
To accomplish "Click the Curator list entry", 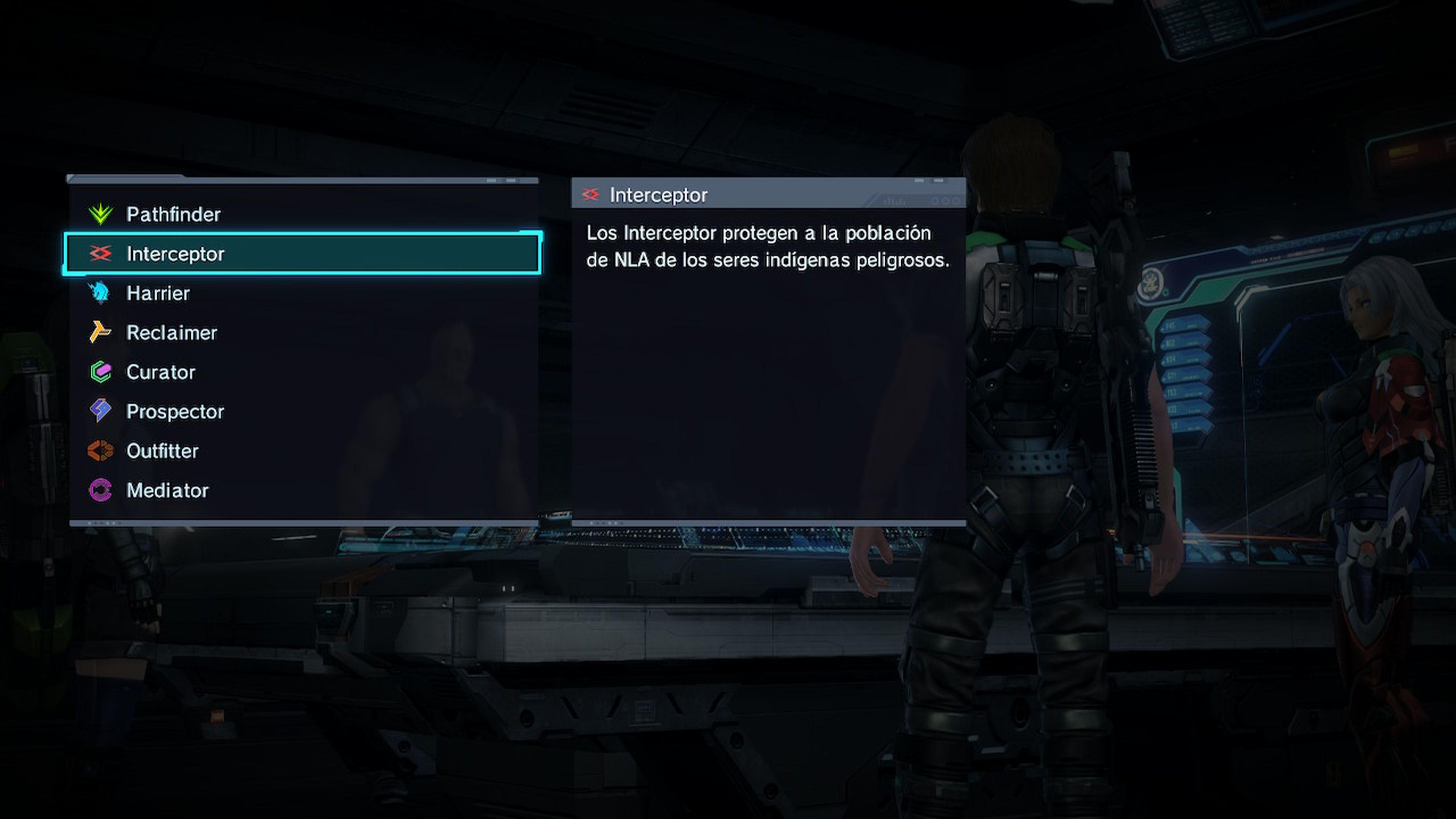I will point(160,372).
